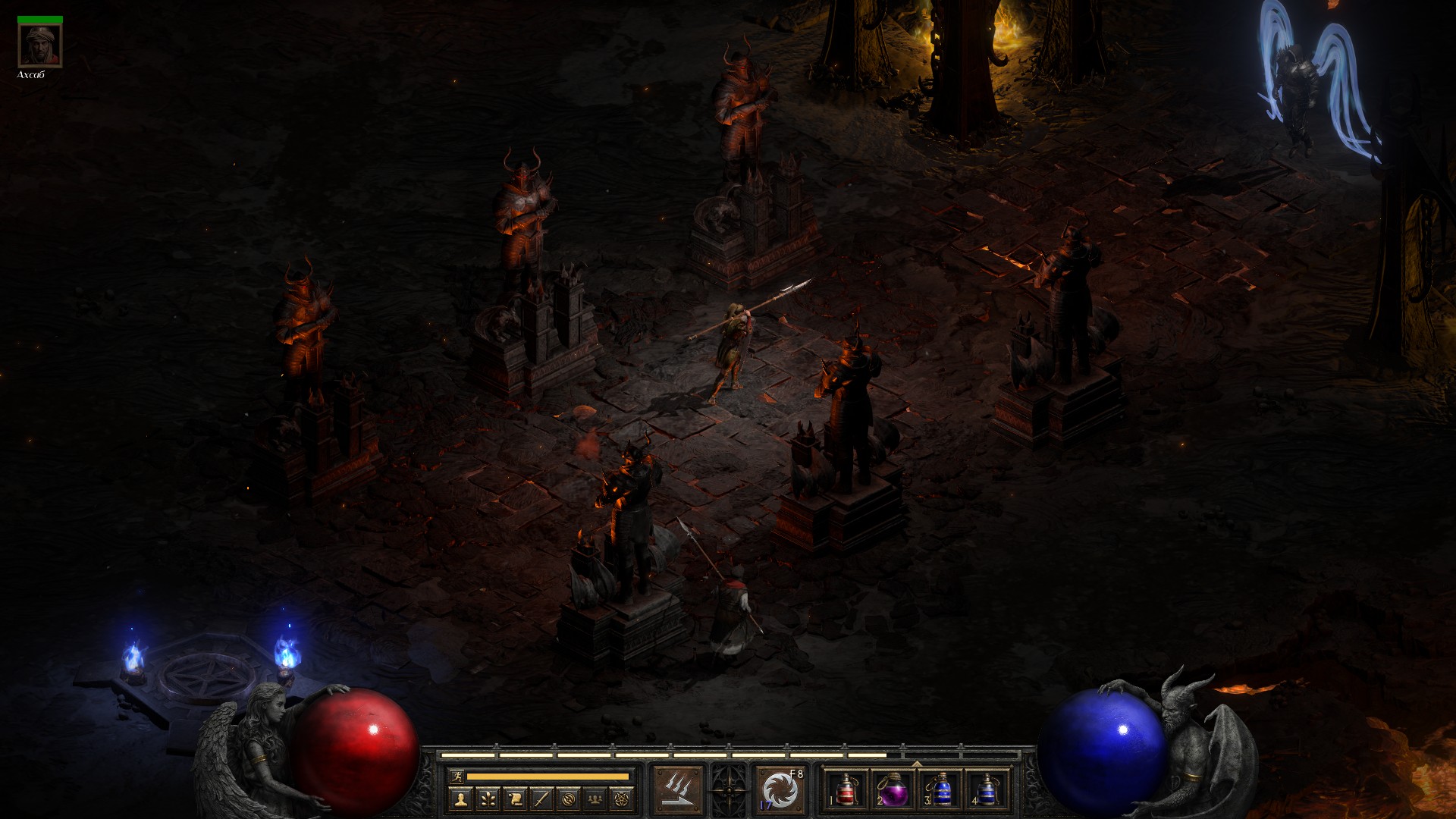Image resolution: width=1456 pixels, height=819 pixels.
Task: Toggle the run/walk stamina button
Action: 456,776
